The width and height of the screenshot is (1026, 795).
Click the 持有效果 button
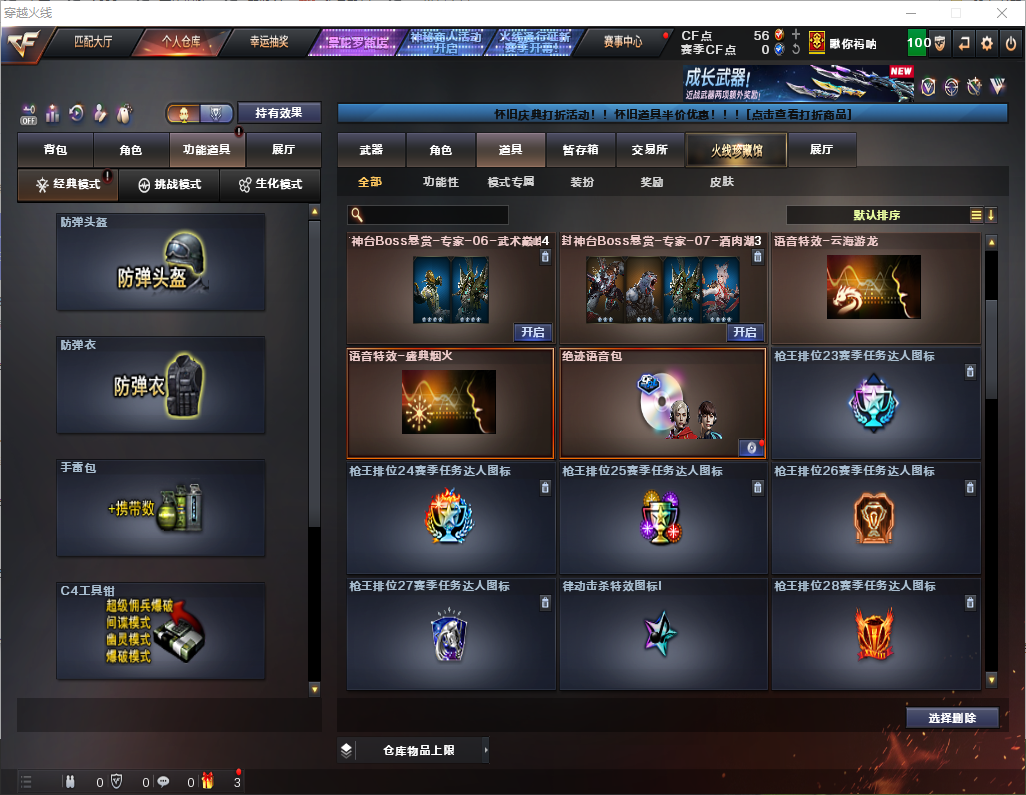pos(279,113)
